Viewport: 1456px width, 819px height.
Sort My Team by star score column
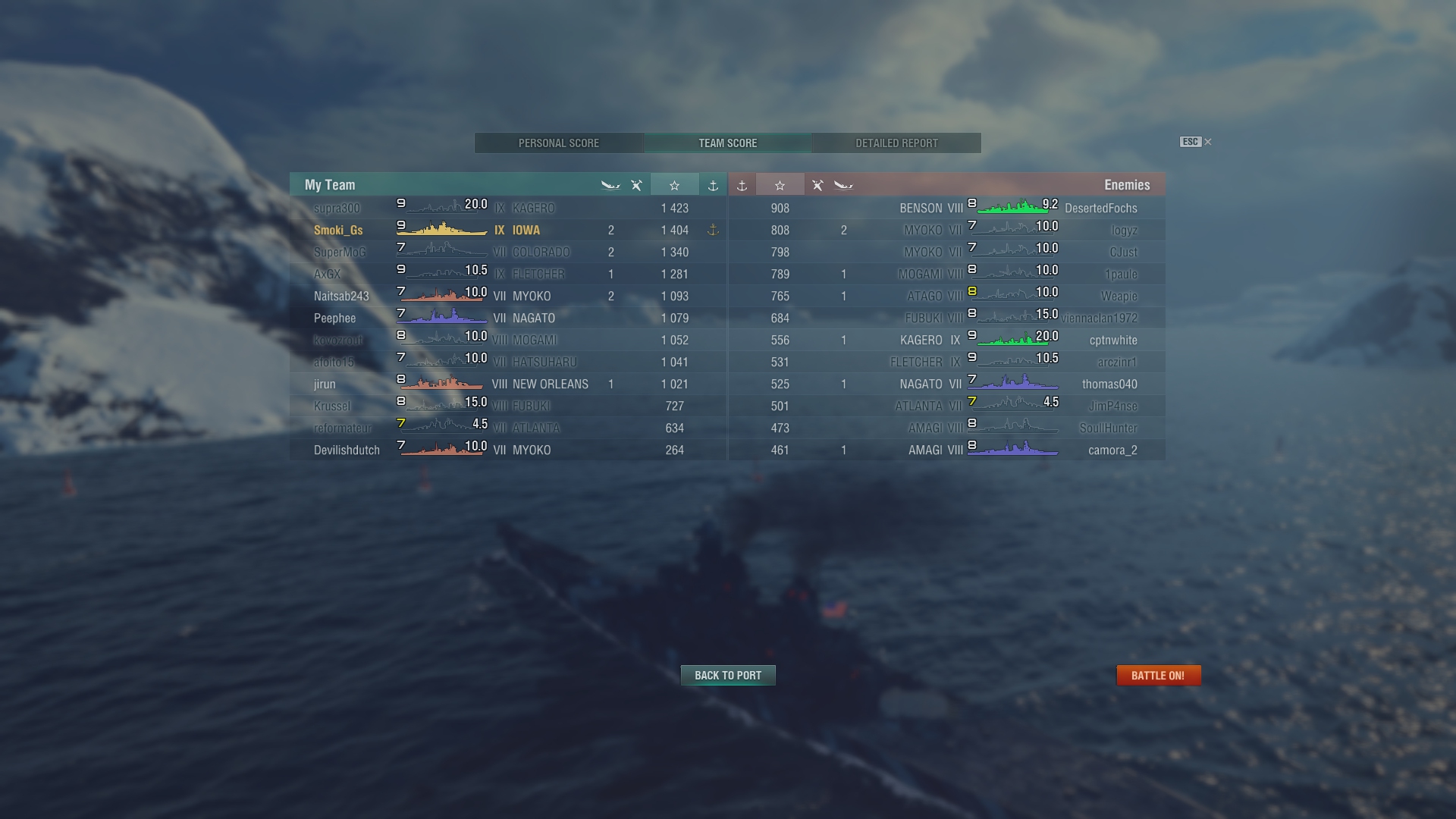pos(674,185)
